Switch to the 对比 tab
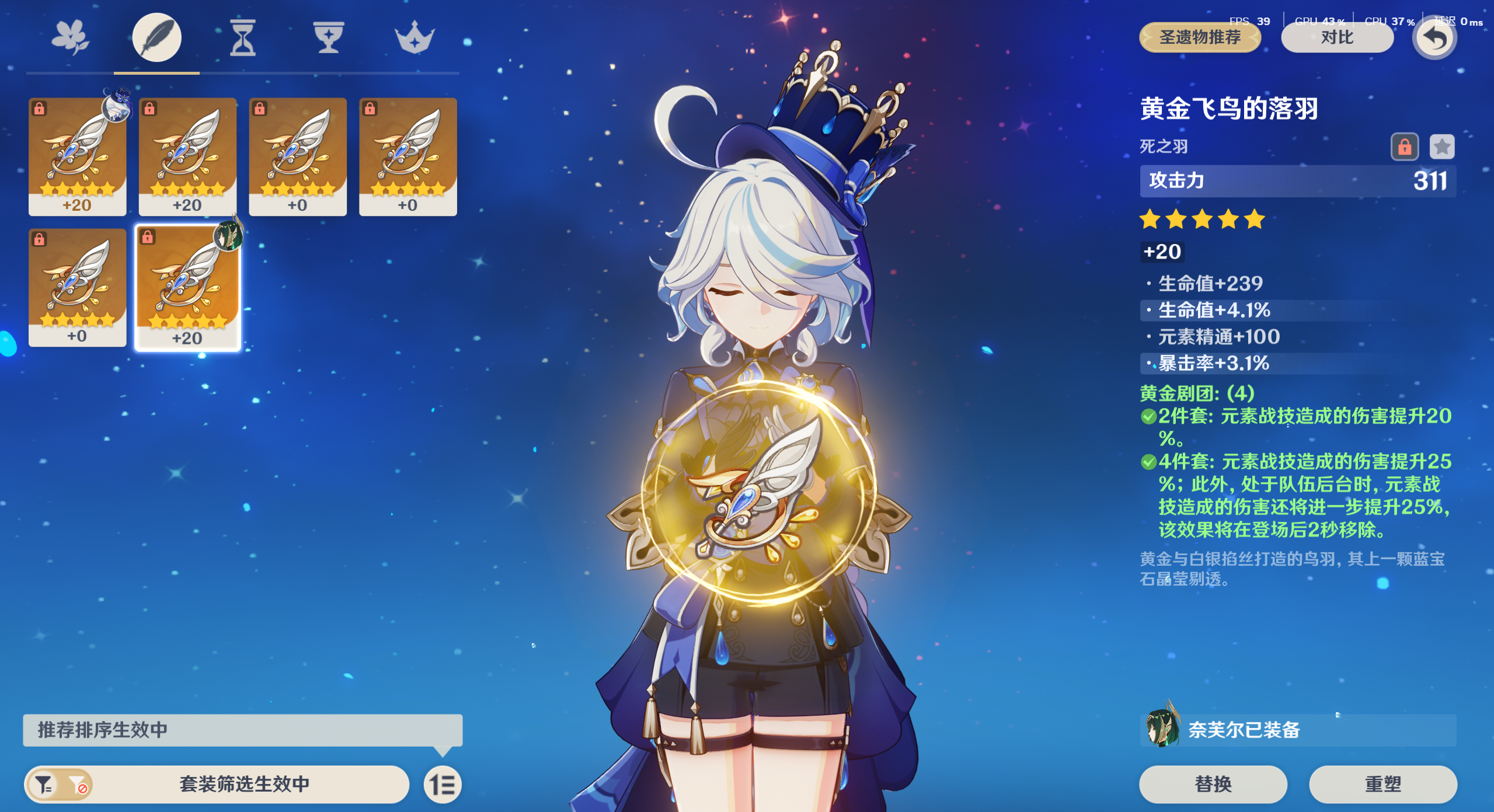 coord(1337,37)
